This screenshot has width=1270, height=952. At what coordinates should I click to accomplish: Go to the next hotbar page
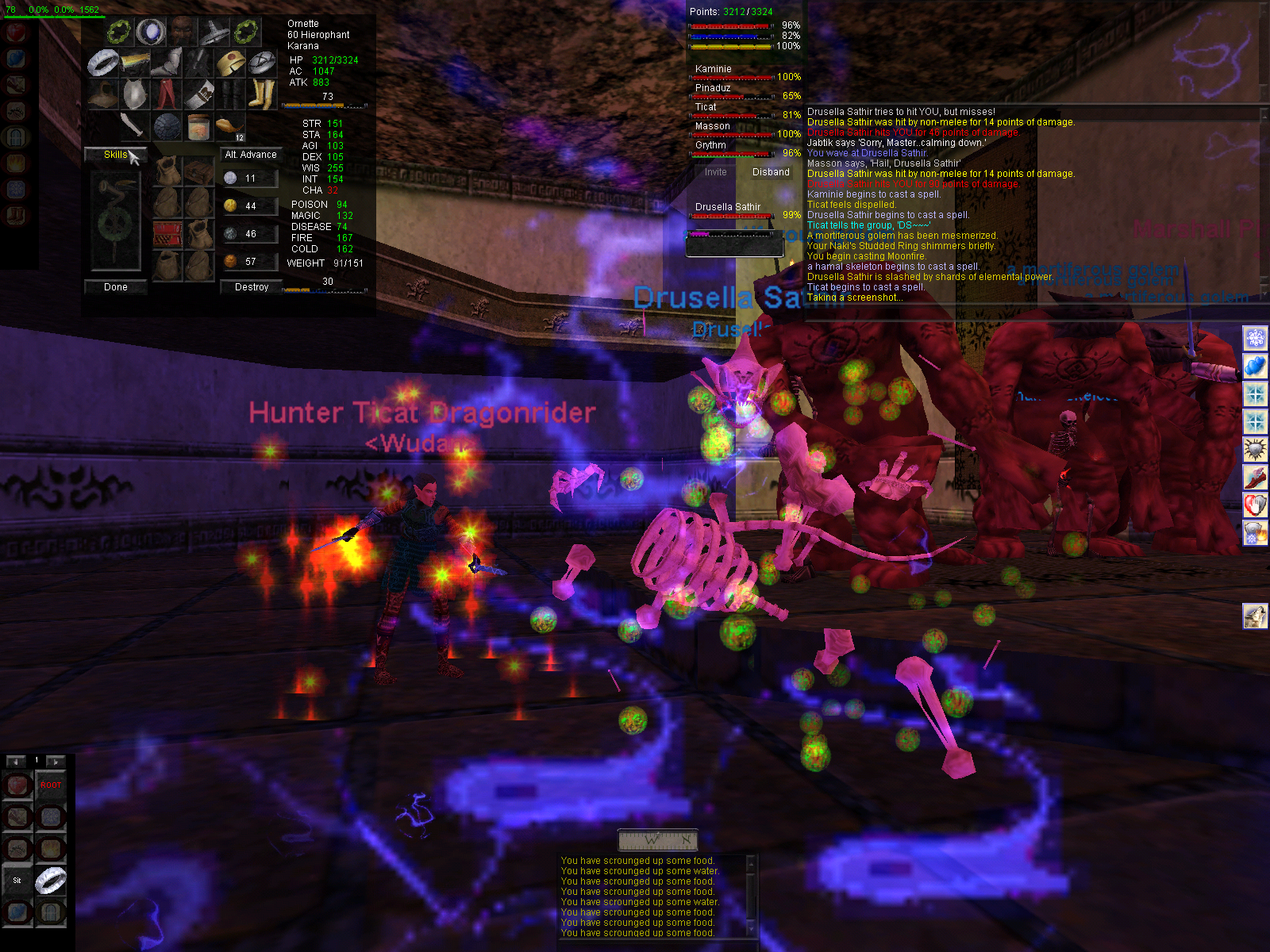tap(56, 762)
